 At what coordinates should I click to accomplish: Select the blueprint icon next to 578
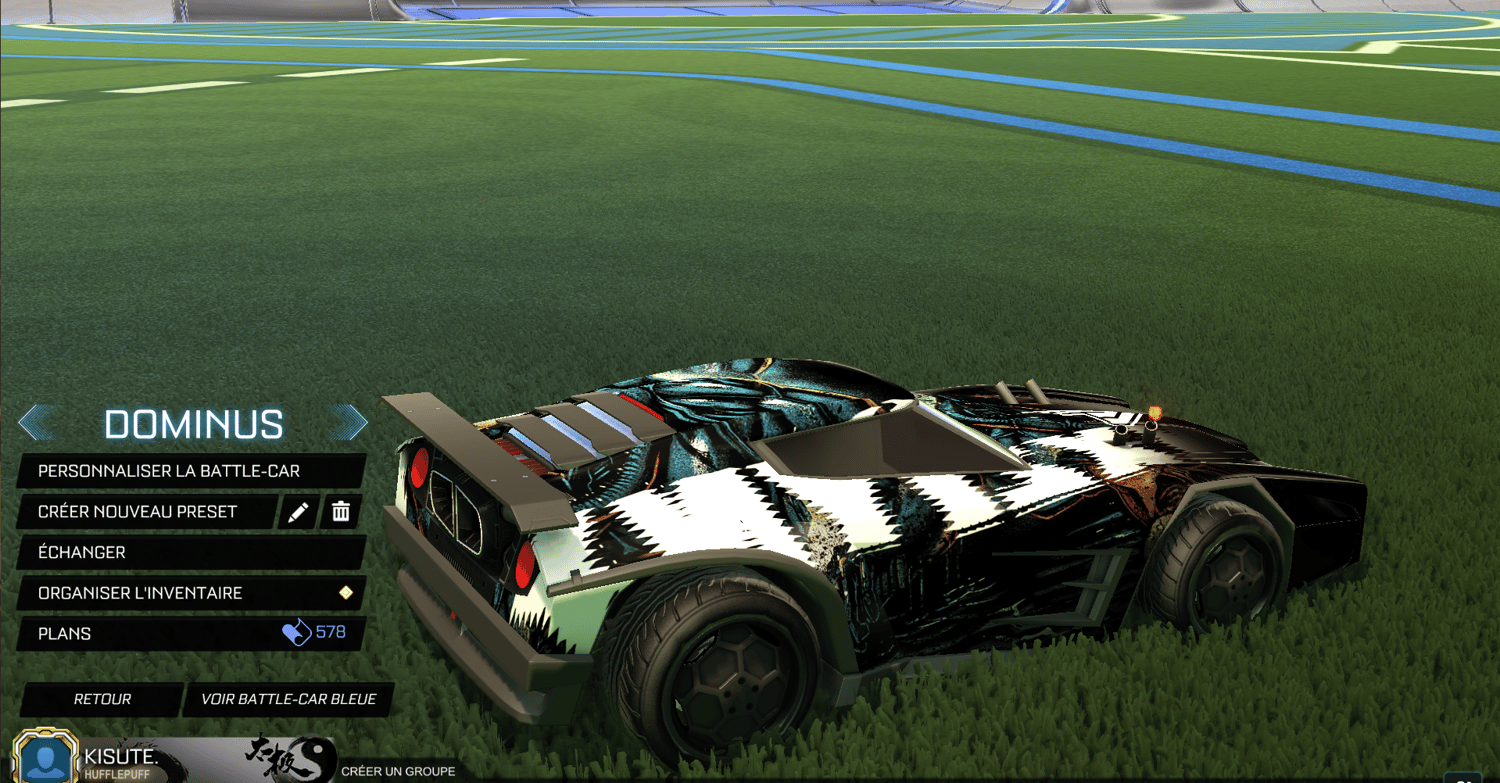pyautogui.click(x=297, y=633)
